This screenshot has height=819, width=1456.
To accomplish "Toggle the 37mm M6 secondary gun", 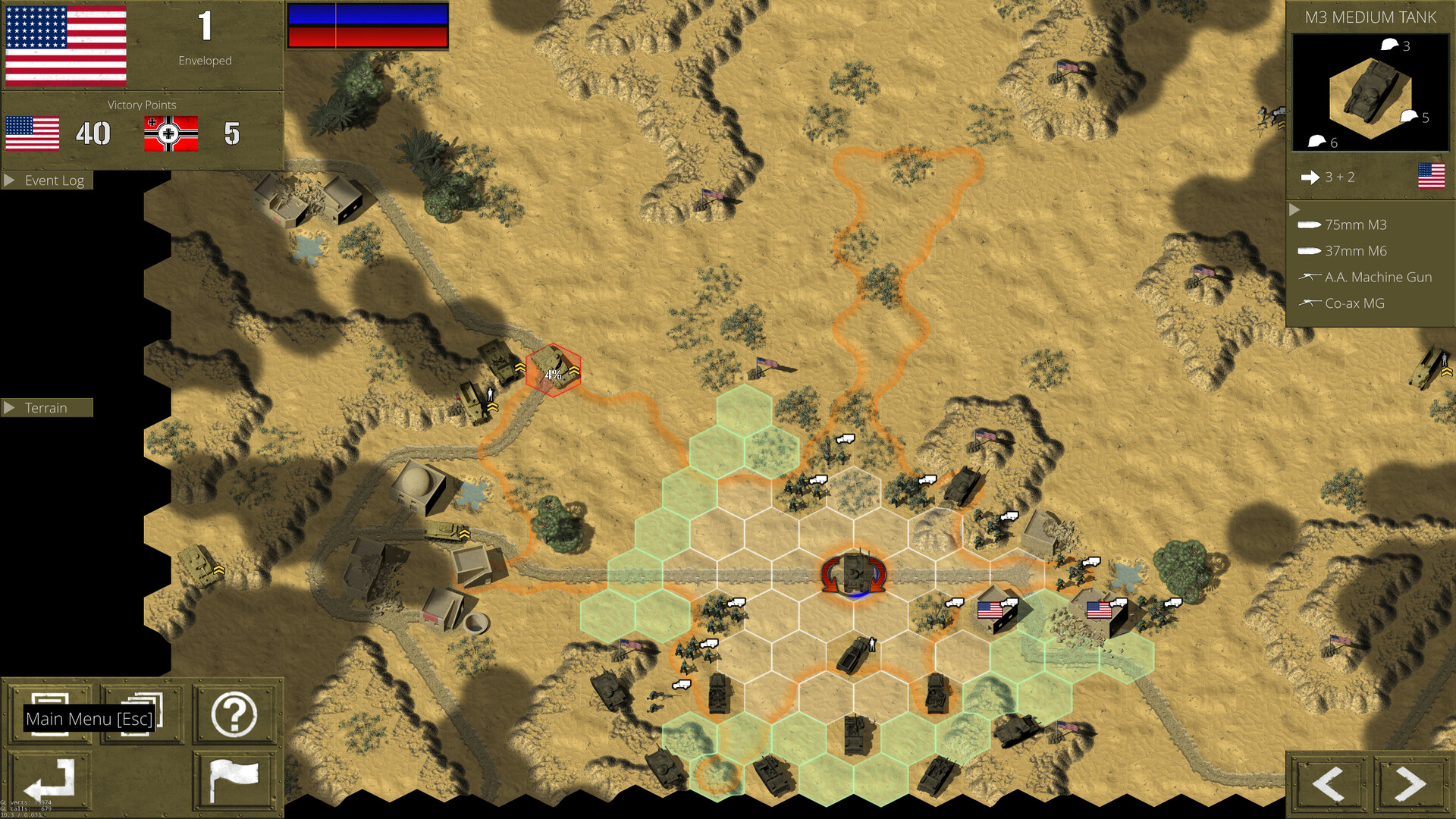I will (x=1355, y=250).
